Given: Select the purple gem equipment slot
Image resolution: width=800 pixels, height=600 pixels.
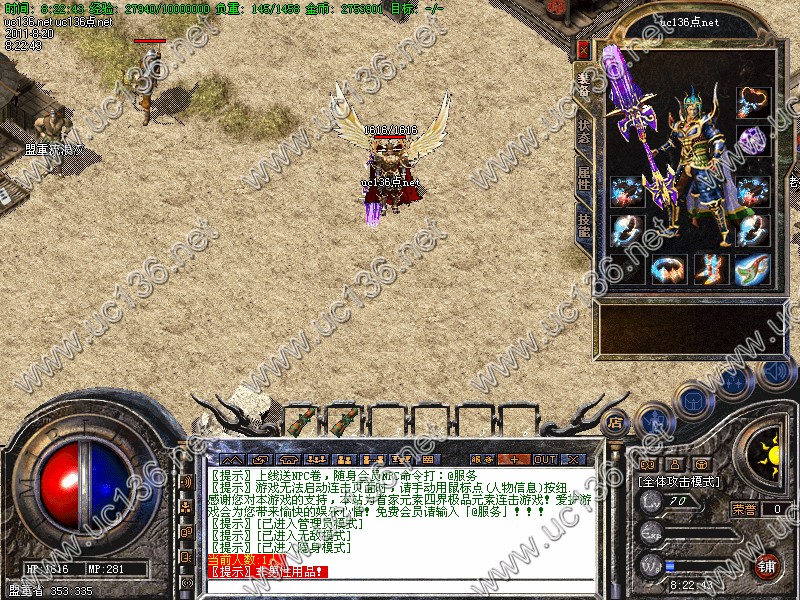Looking at the screenshot, I should [x=752, y=140].
